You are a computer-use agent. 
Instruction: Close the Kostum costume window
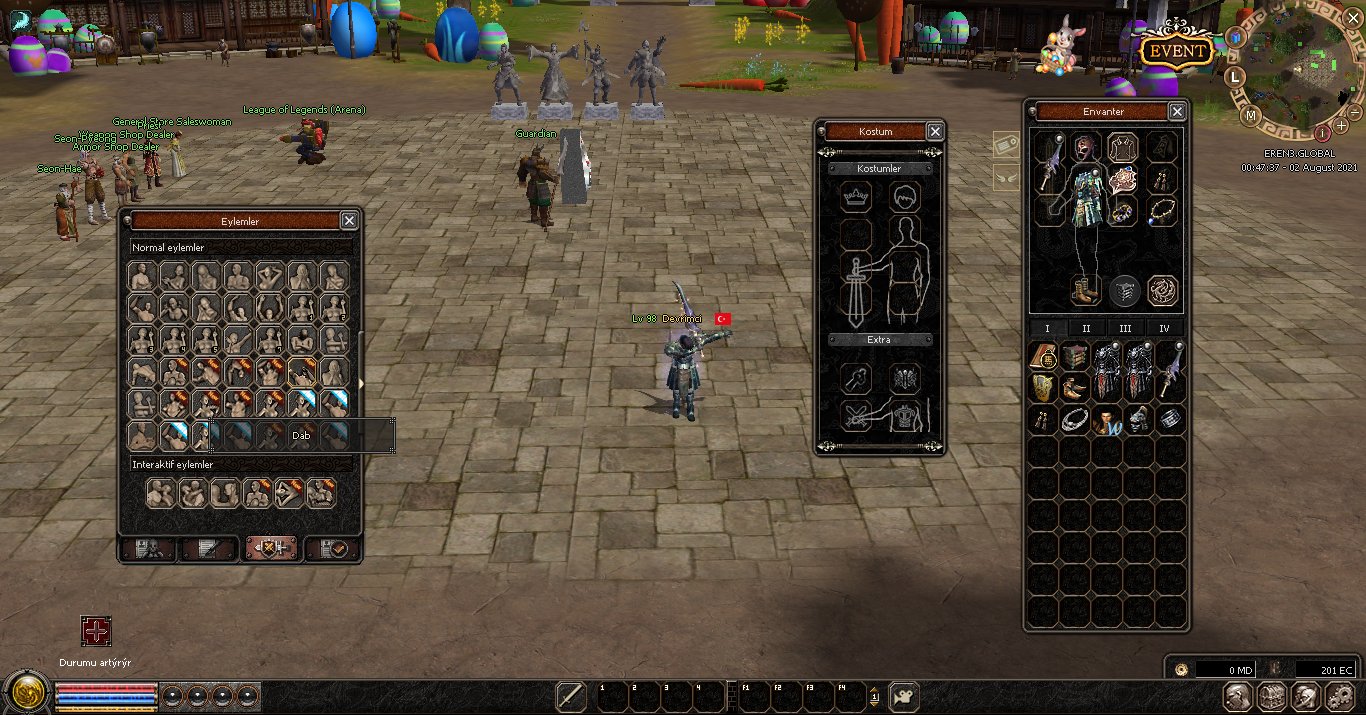[x=935, y=131]
